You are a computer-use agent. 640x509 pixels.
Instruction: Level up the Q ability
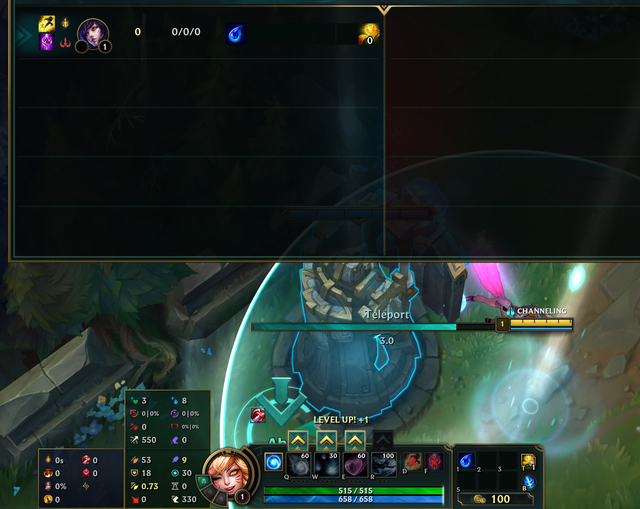tap(298, 439)
